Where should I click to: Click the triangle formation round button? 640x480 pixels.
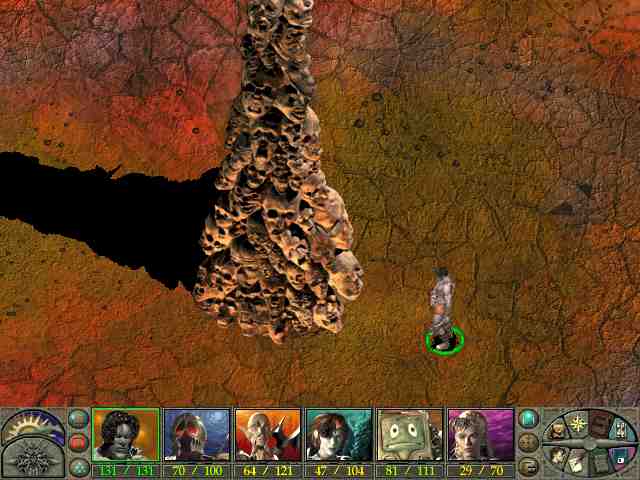[78, 465]
